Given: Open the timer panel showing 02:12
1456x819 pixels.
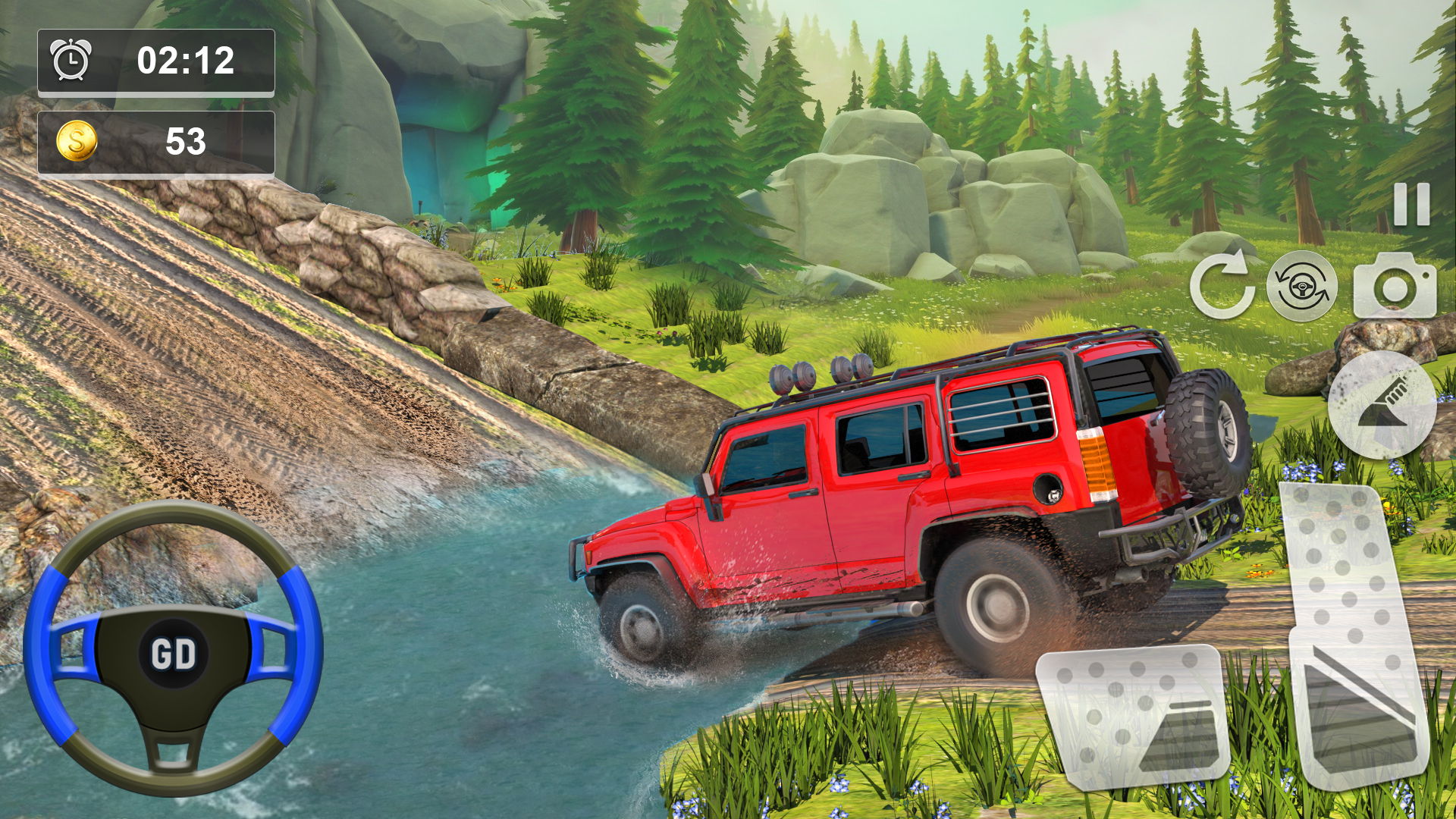Looking at the screenshot, I should point(155,62).
